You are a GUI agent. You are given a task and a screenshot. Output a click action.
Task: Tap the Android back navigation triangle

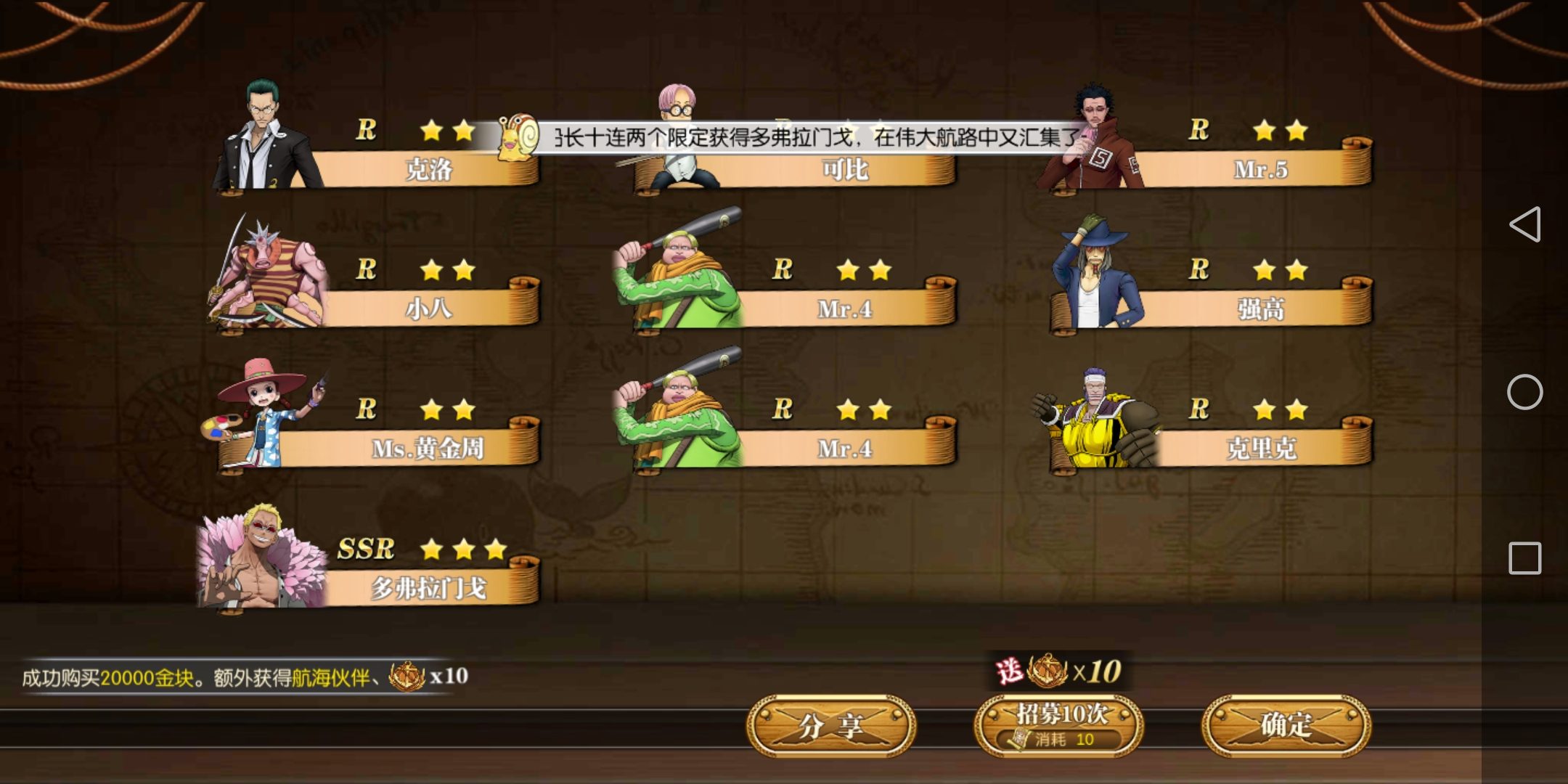[1524, 224]
